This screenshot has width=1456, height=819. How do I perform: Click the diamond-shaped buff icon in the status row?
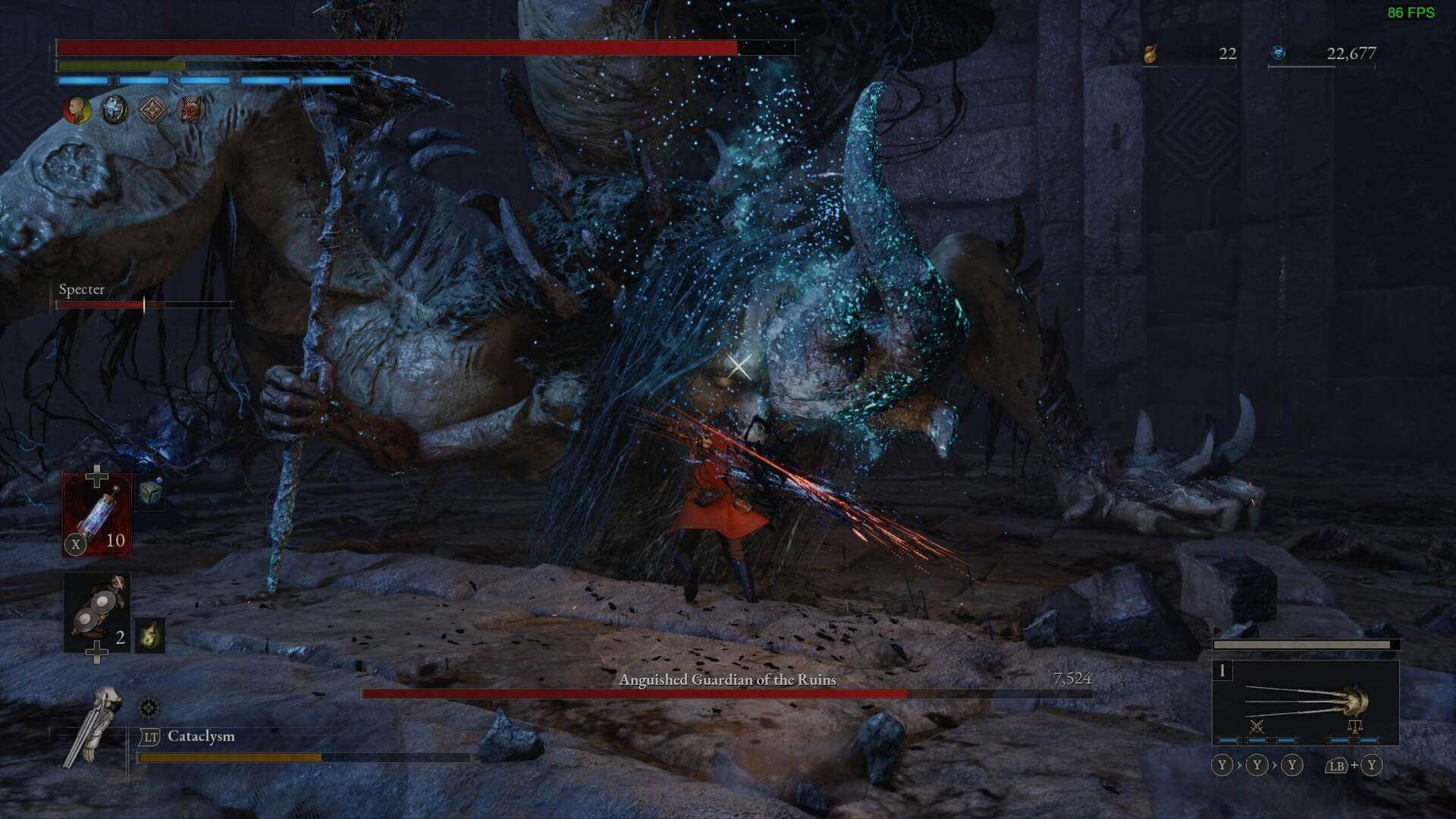(151, 110)
